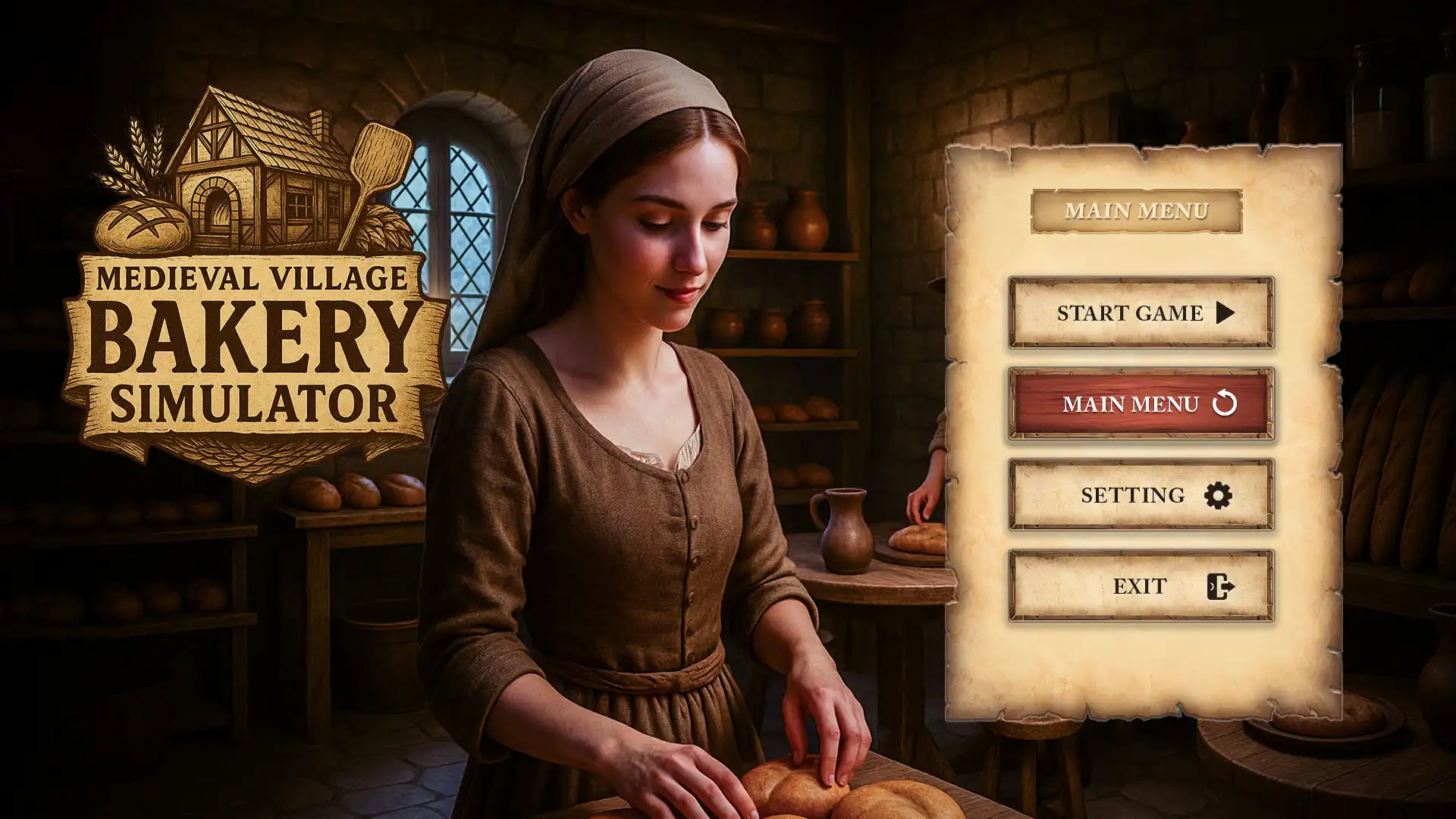Click the Start Game button
This screenshot has height=819, width=1456.
pos(1141,312)
